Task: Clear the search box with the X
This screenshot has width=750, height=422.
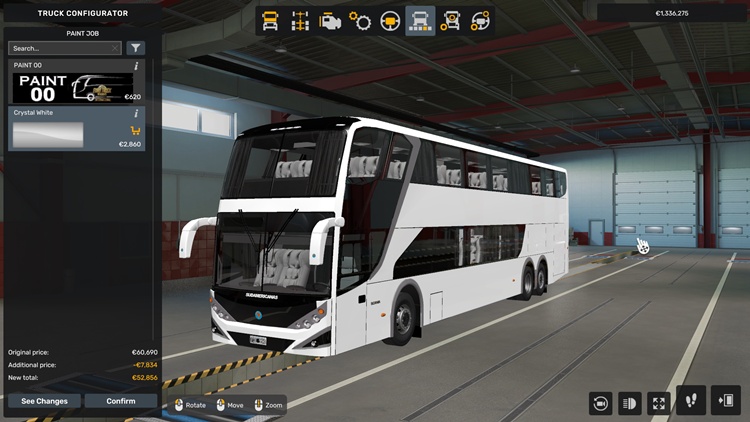Action: click(x=115, y=48)
